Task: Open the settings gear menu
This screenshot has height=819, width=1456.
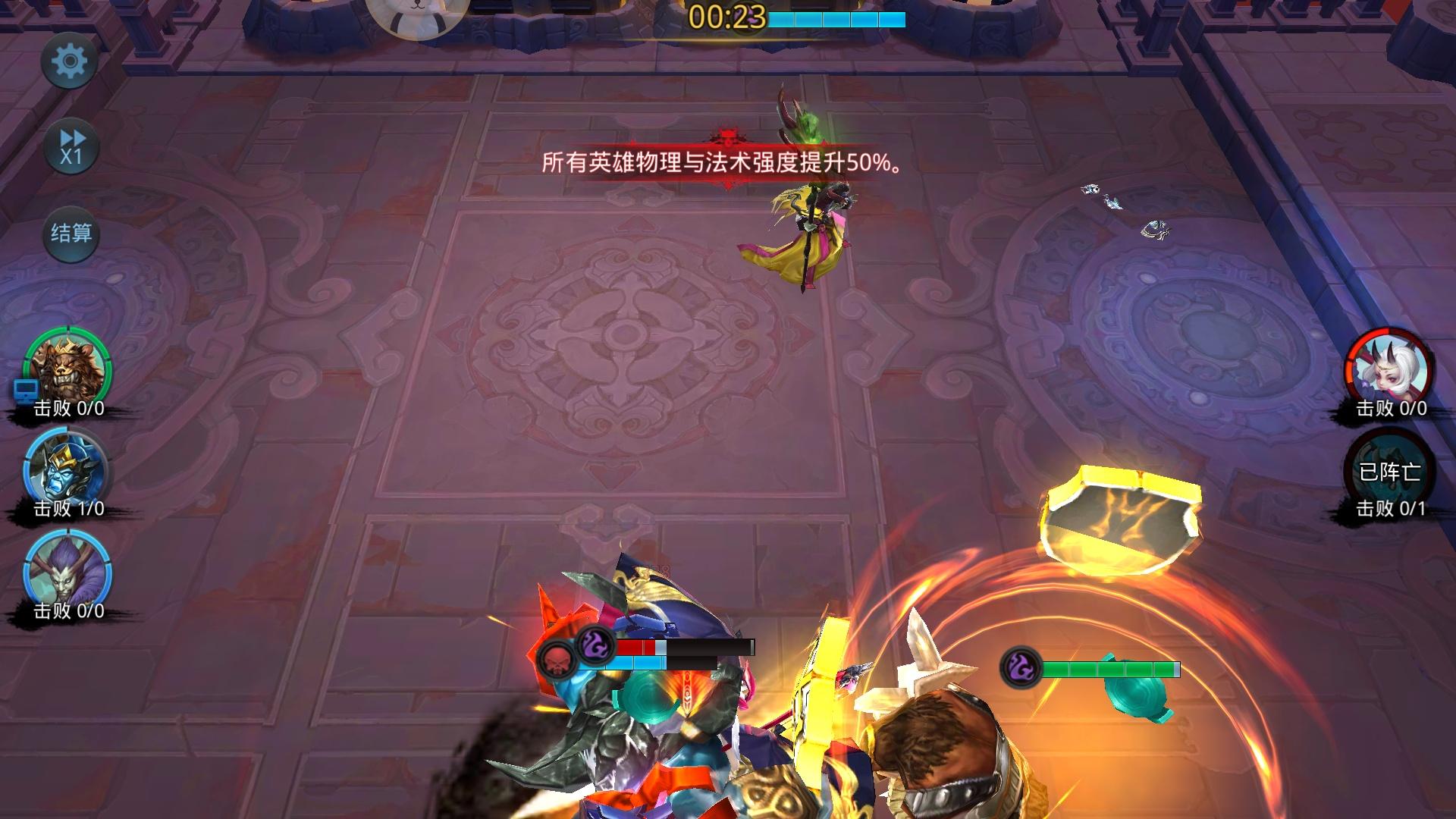Action: (71, 62)
